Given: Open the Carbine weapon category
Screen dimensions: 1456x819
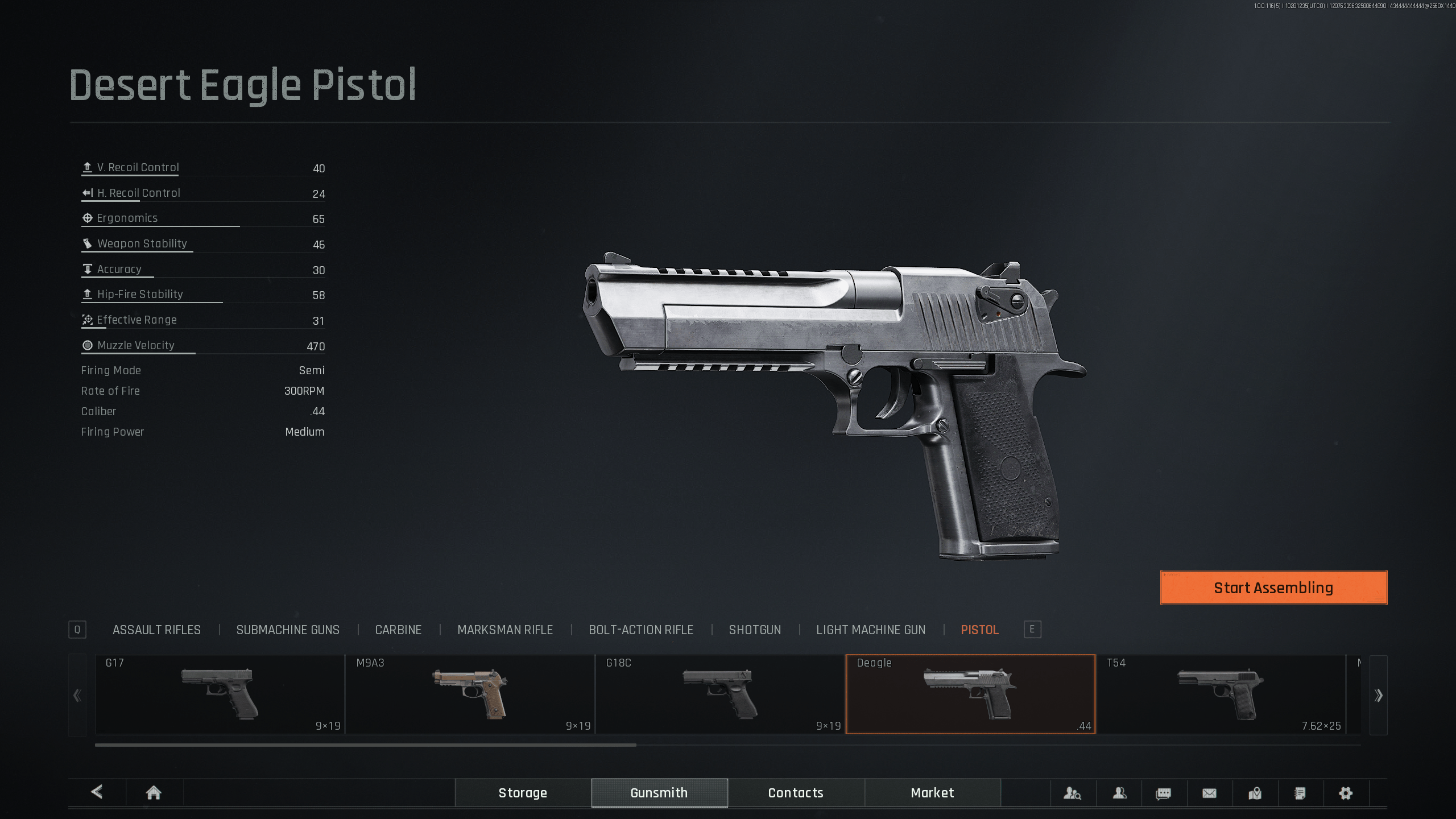Looking at the screenshot, I should coord(398,630).
